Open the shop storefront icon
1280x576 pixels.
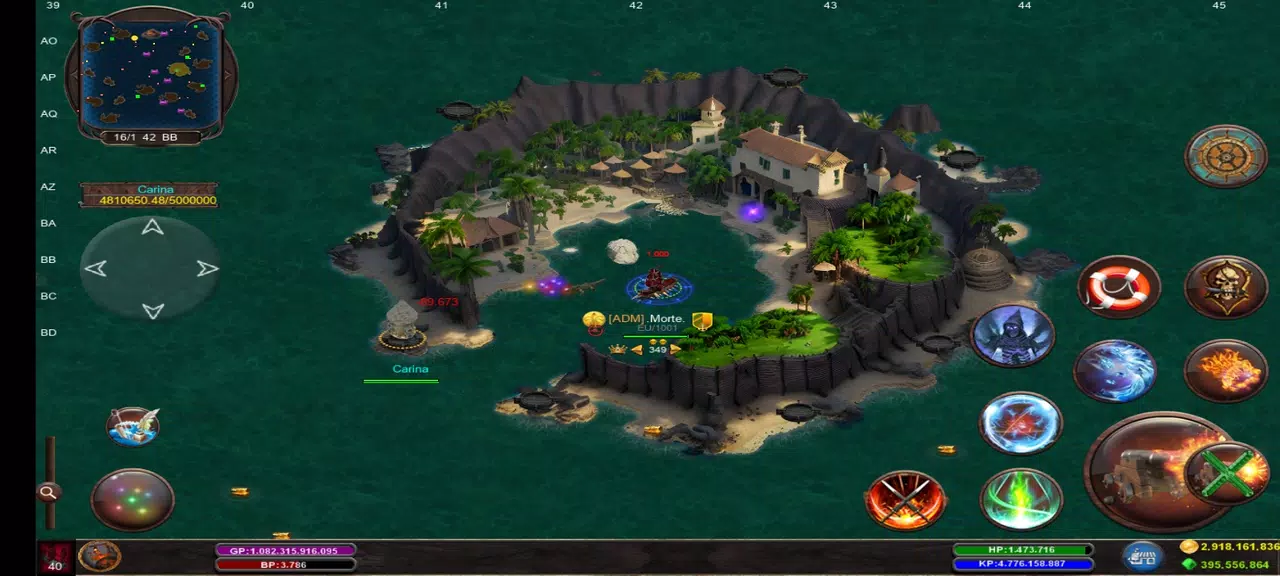point(1141,555)
